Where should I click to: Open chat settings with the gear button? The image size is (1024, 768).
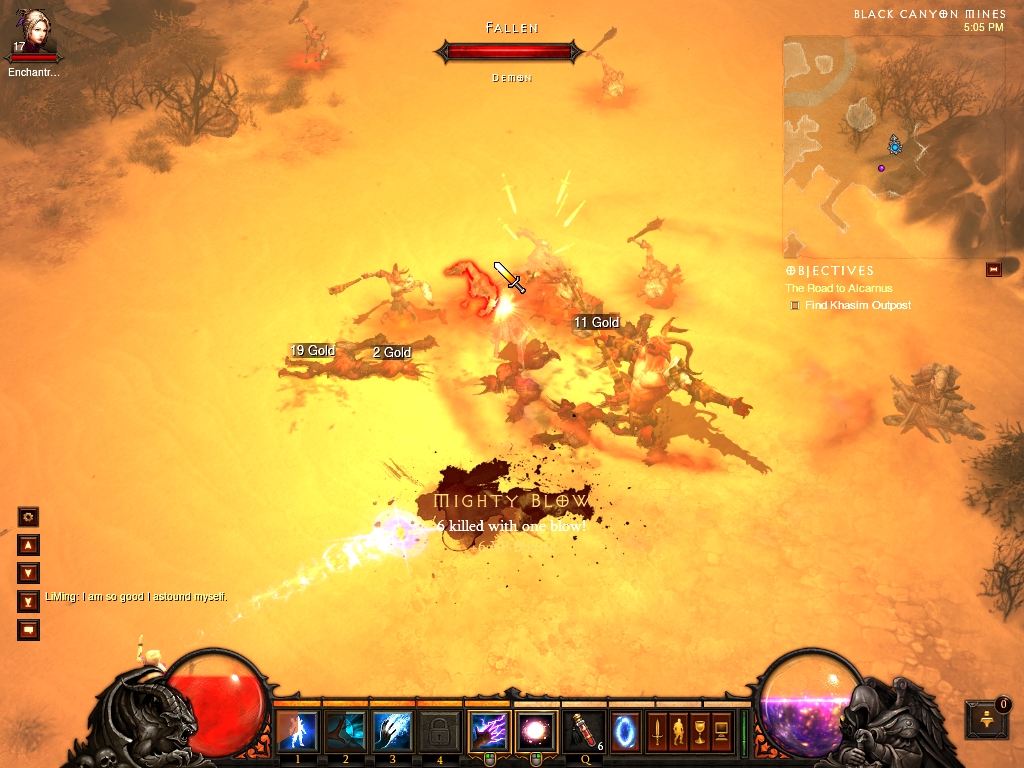[29, 517]
